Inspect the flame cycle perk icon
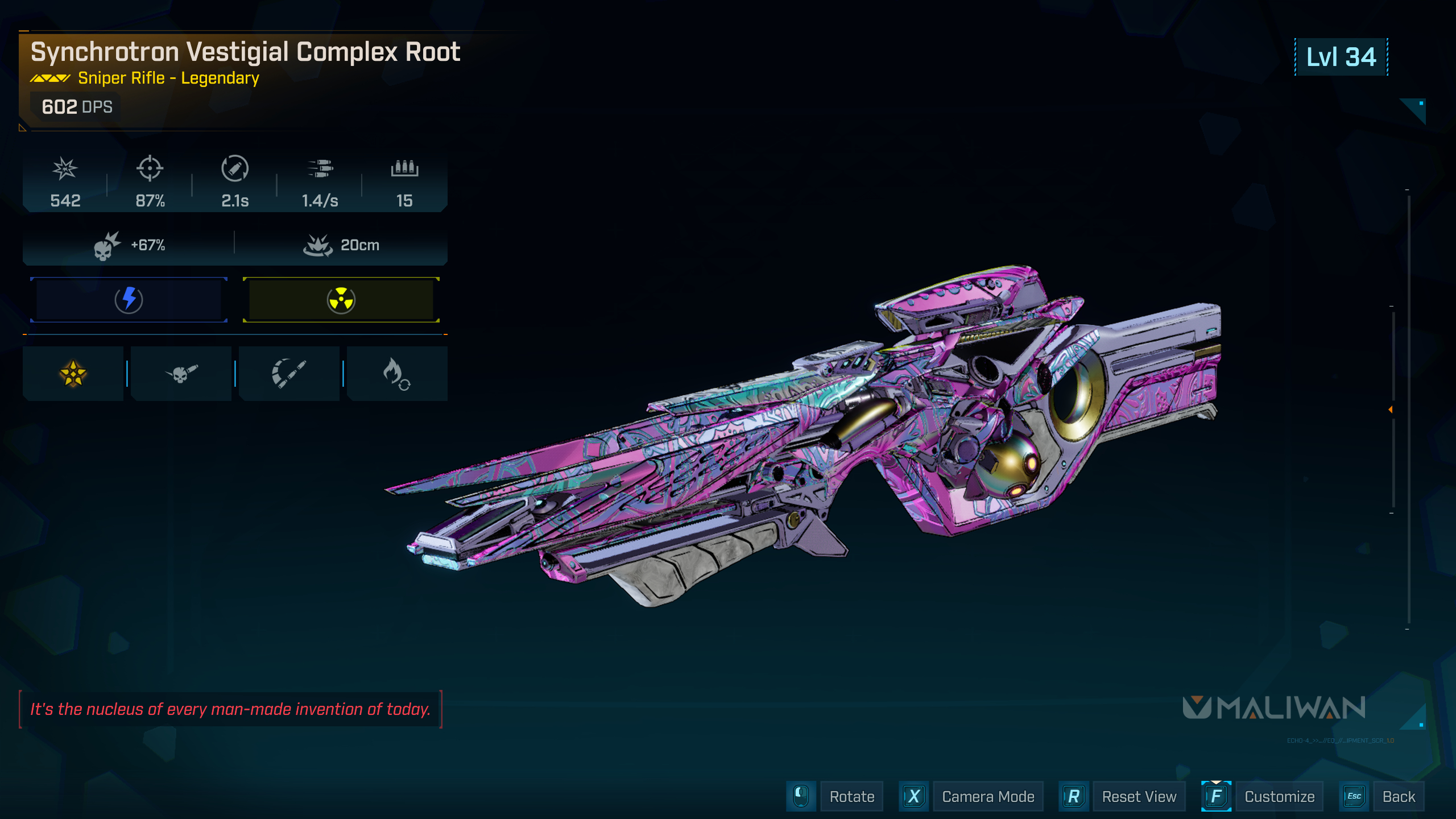 coord(396,374)
